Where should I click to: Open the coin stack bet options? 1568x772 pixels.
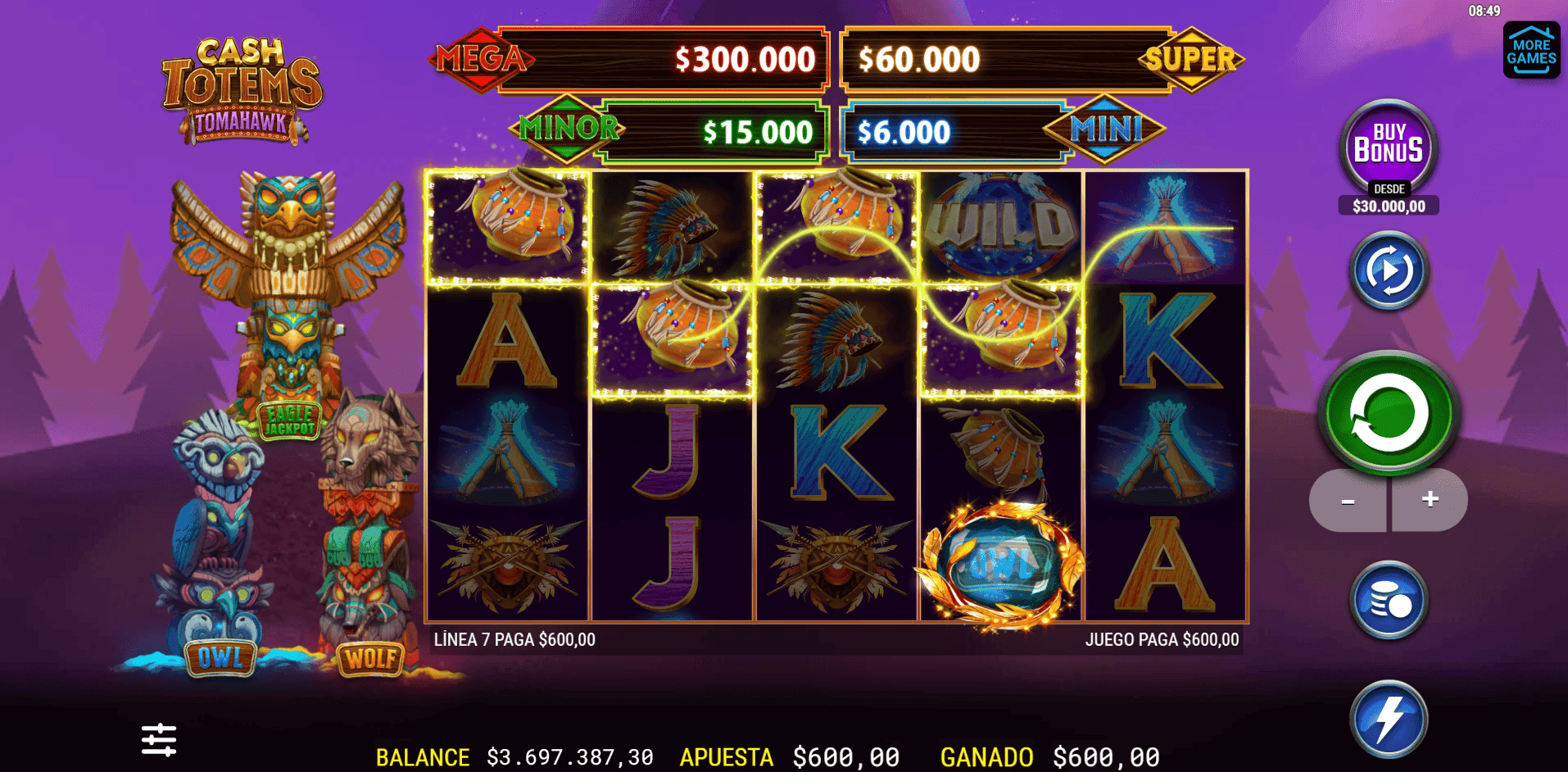[1389, 601]
